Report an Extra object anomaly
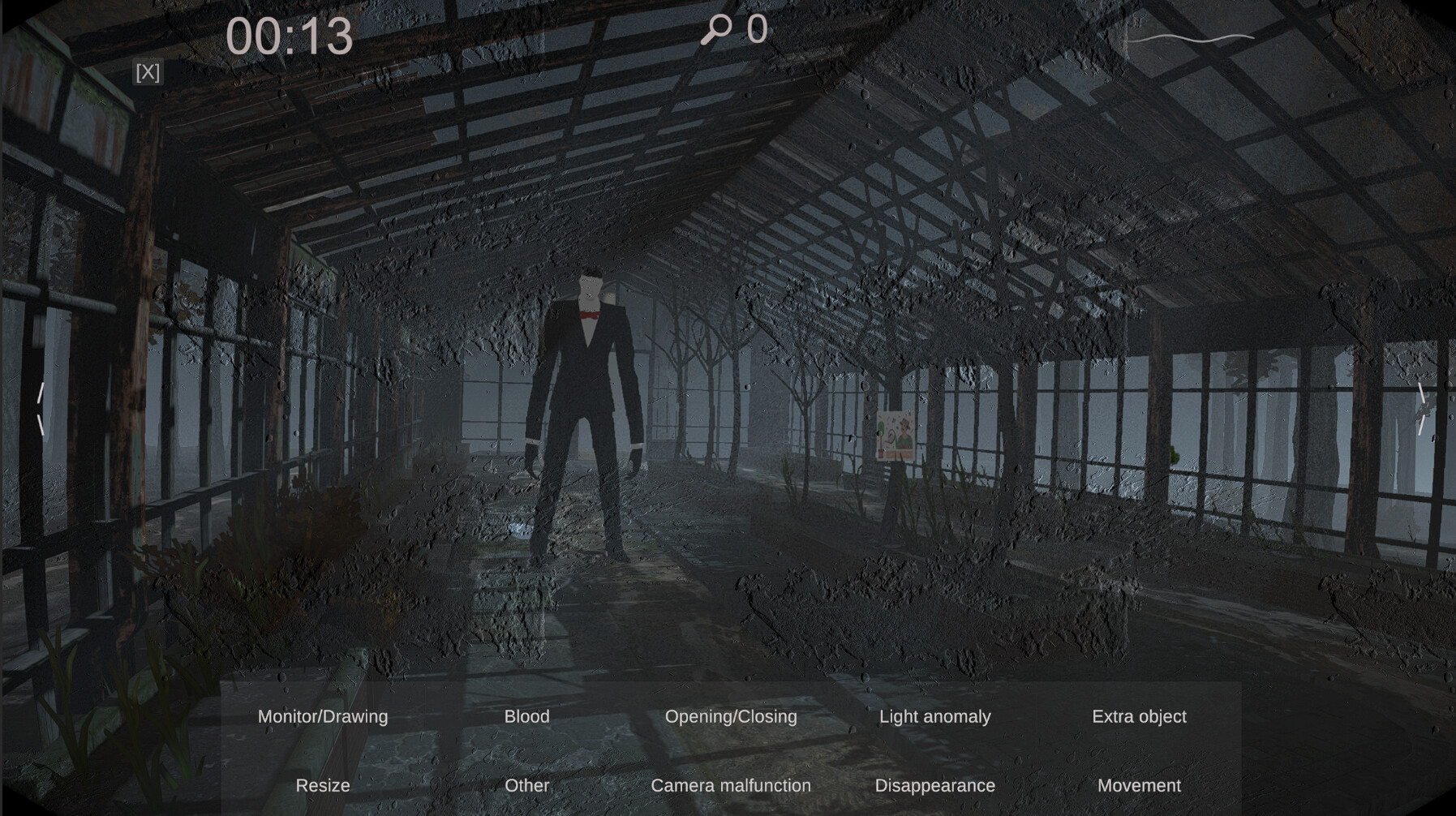1456x816 pixels. 1138,716
